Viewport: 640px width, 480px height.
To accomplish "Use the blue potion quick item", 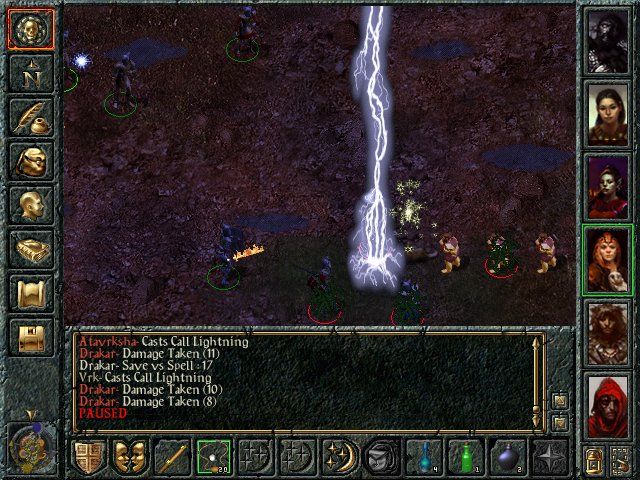I will click(420, 456).
